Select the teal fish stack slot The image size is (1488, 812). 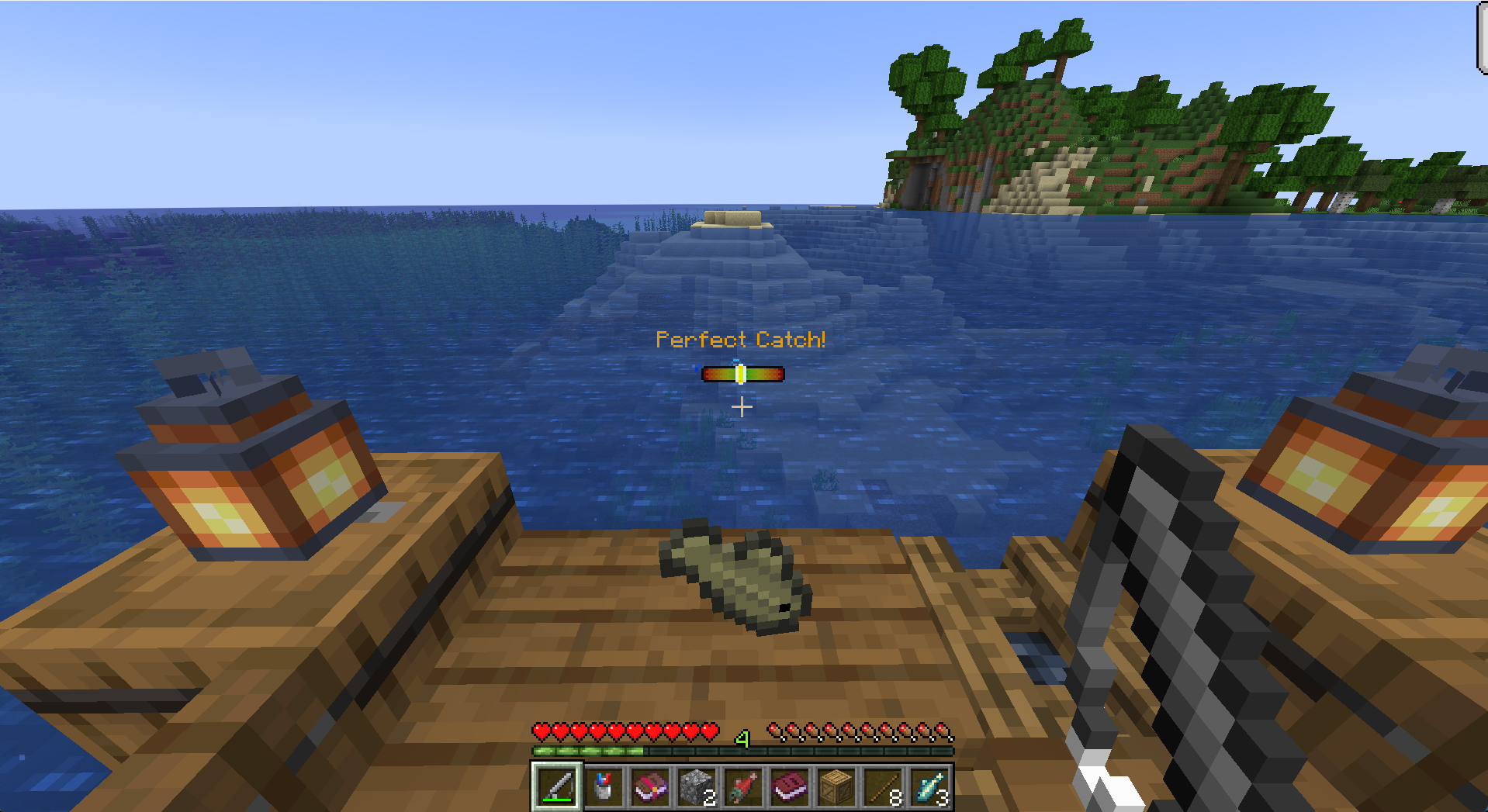click(929, 787)
